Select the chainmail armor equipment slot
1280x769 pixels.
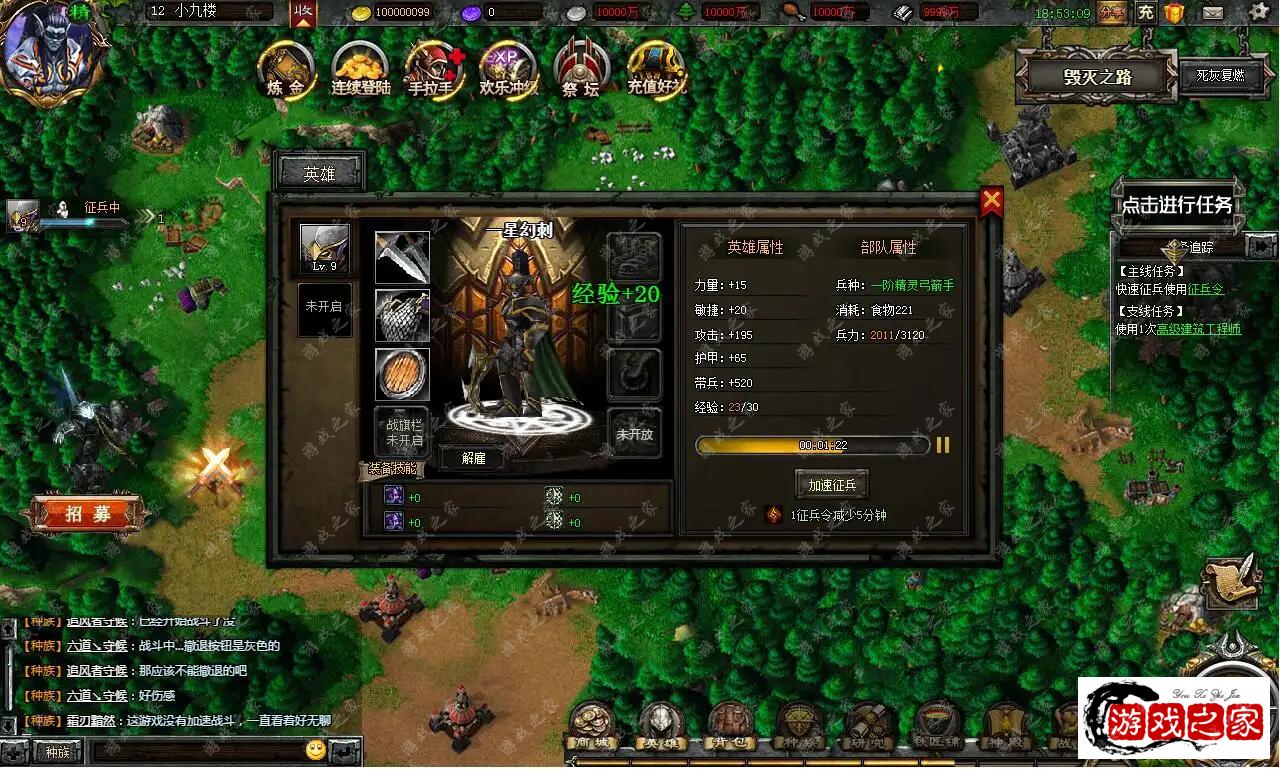pyautogui.click(x=402, y=316)
